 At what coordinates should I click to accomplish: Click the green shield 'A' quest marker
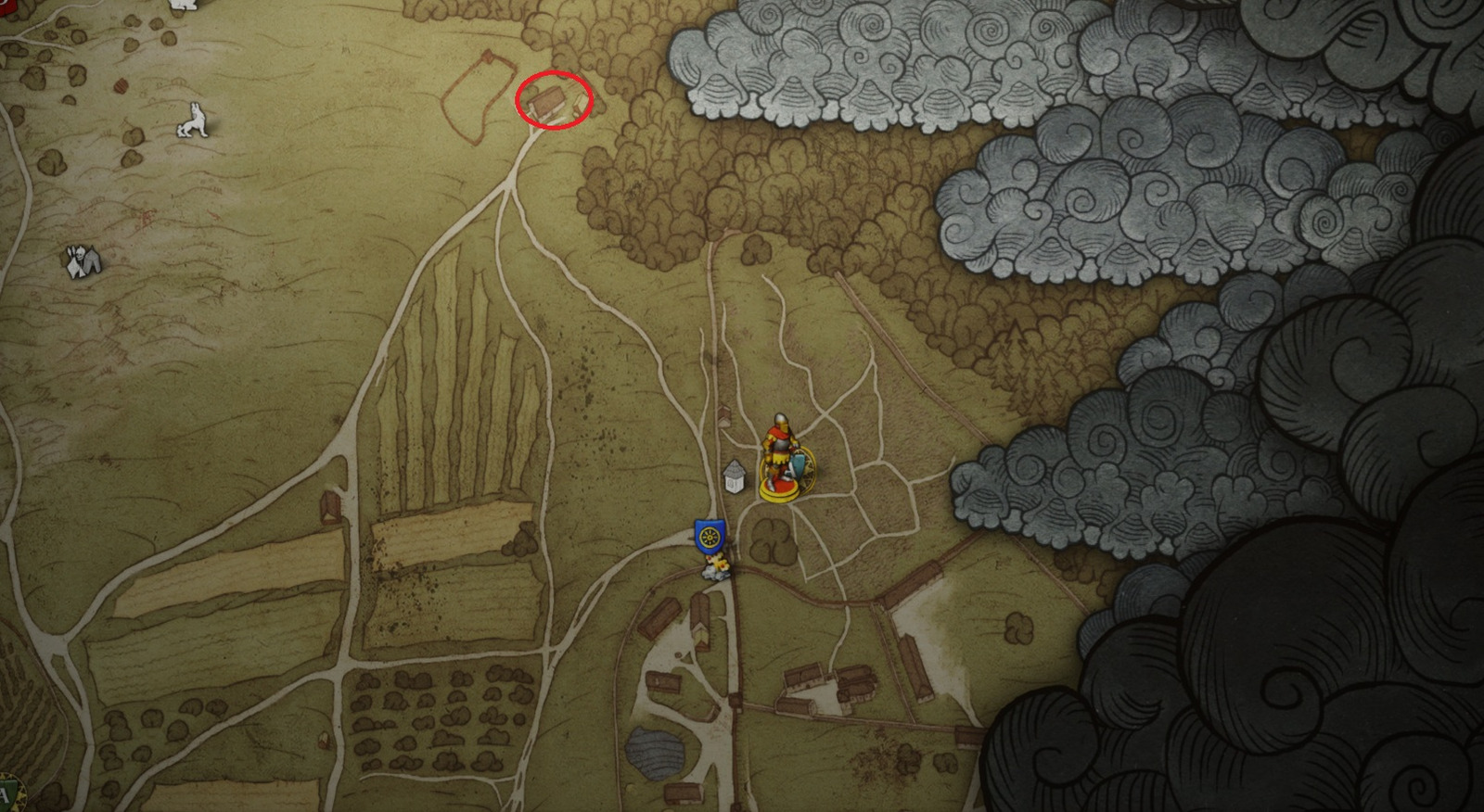pos(7,795)
